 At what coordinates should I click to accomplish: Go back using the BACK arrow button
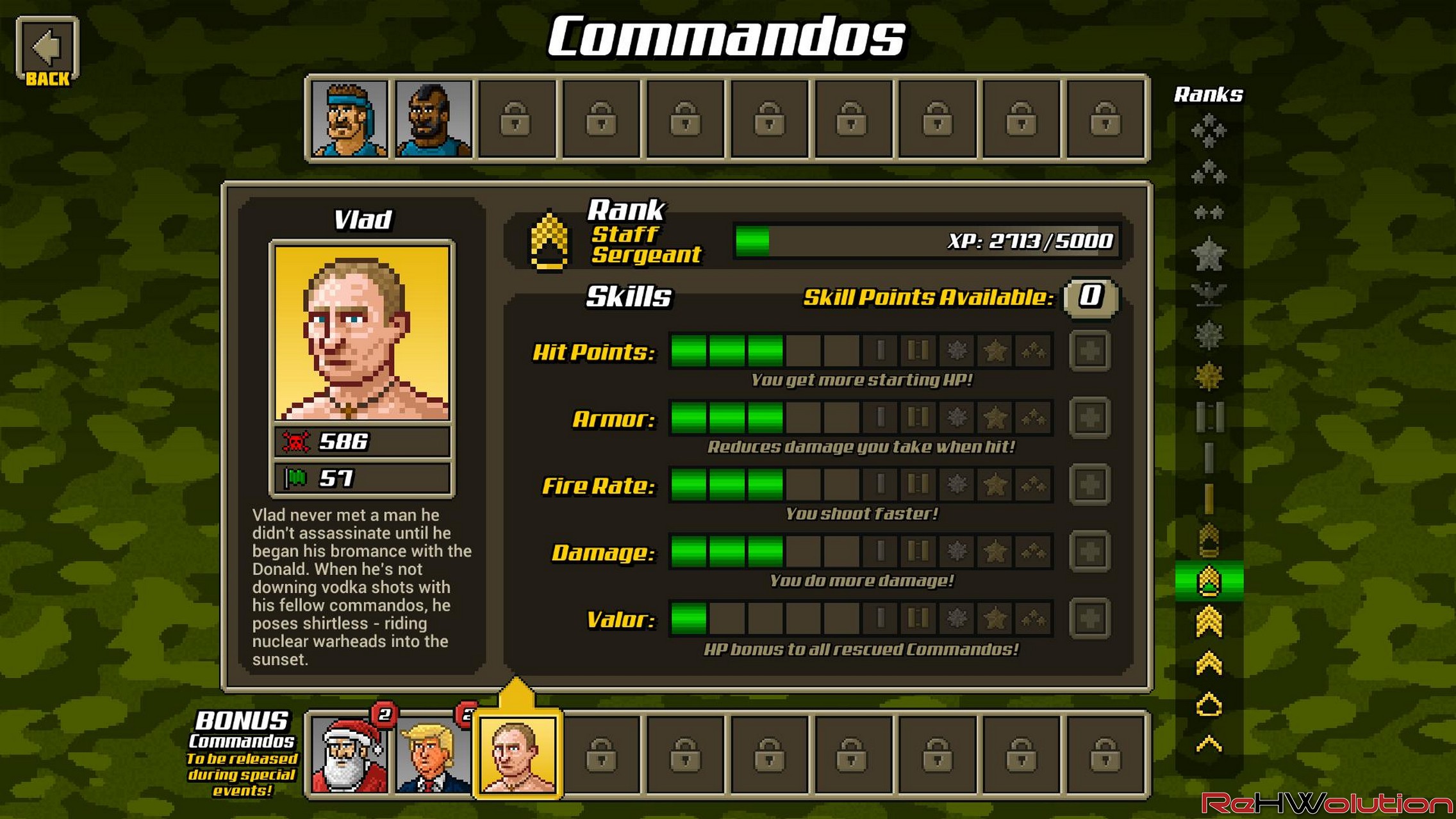pyautogui.click(x=47, y=51)
